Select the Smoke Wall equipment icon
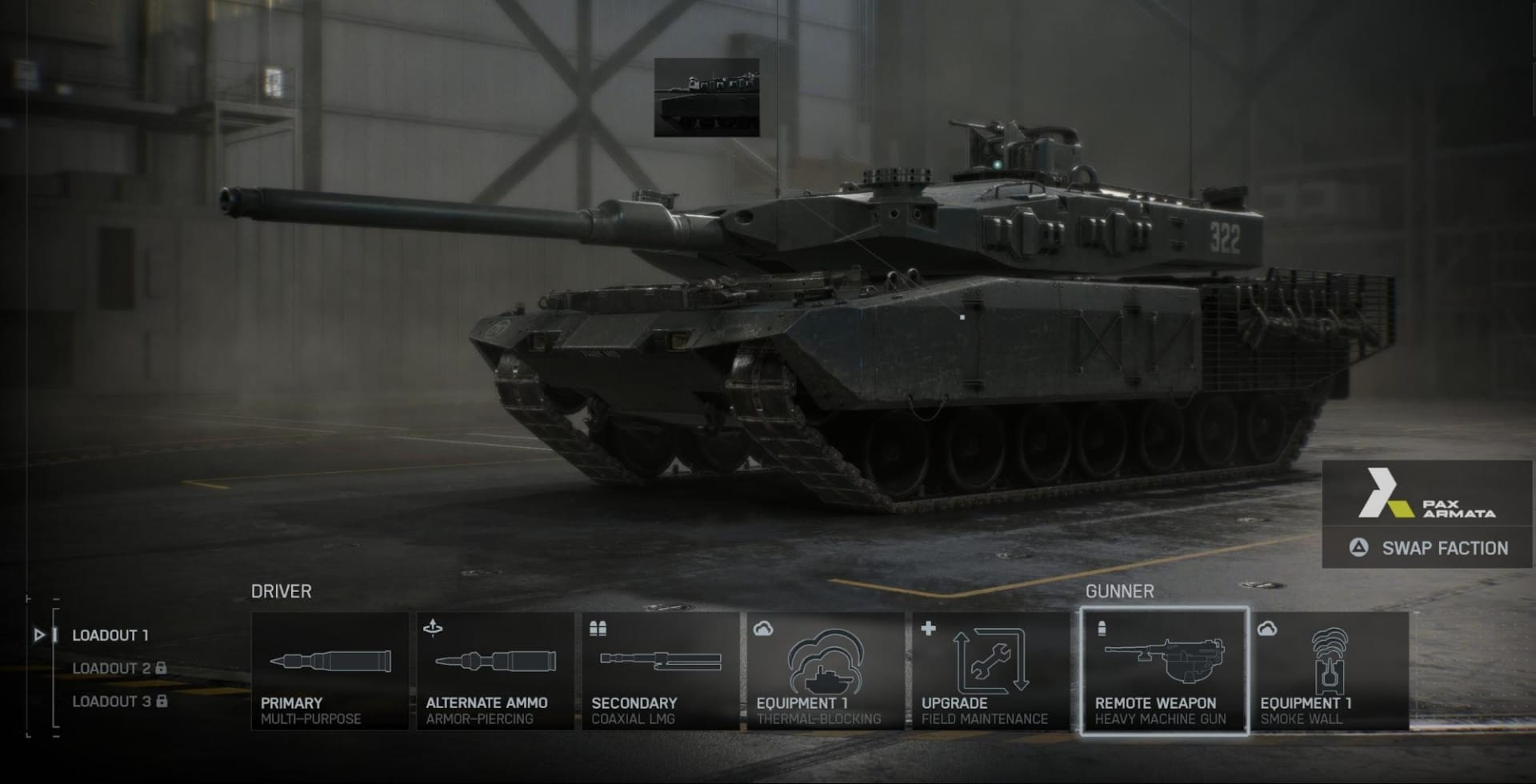Viewport: 1536px width, 784px height. pos(1330,672)
